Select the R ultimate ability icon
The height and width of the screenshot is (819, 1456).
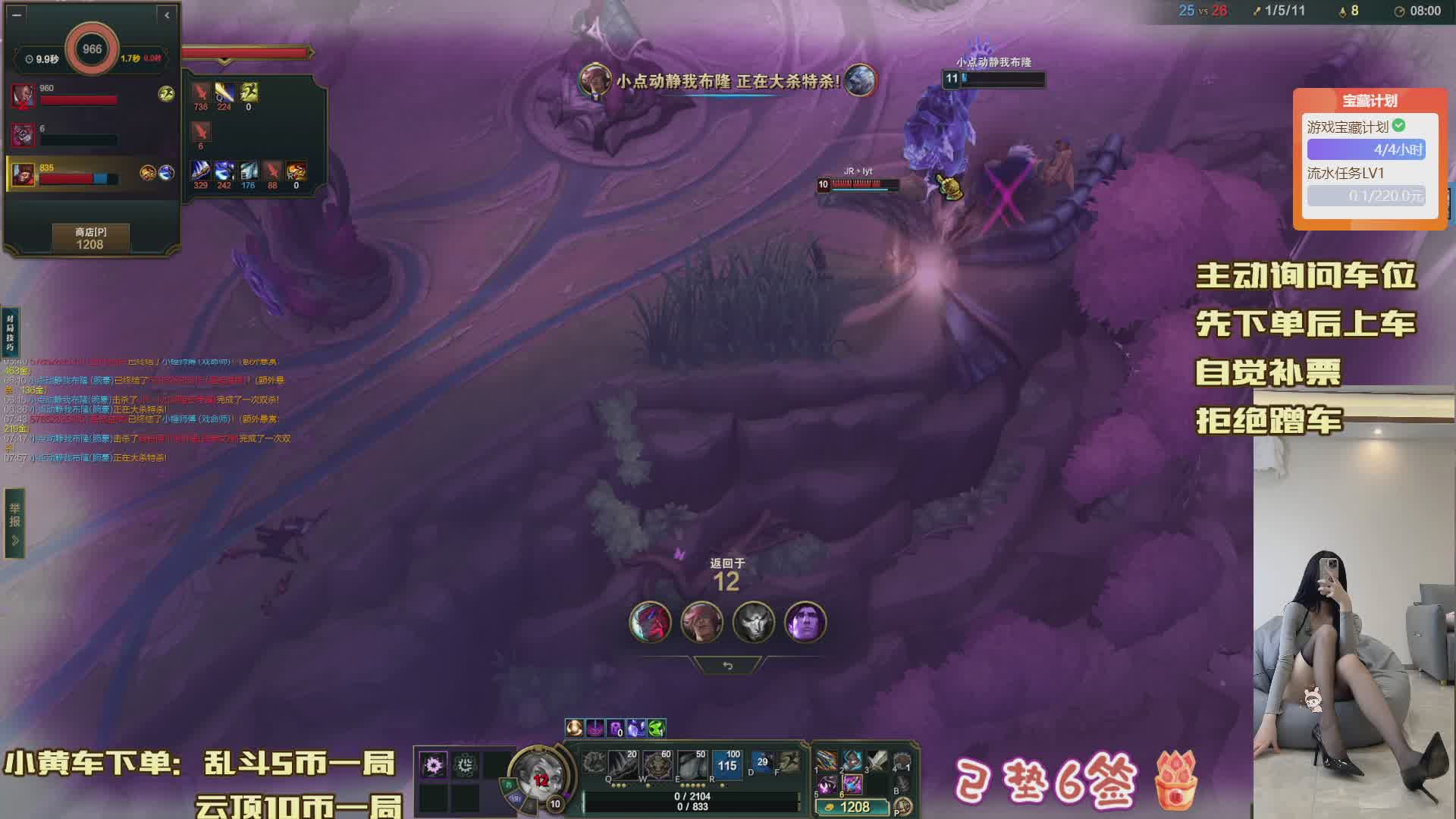tap(726, 764)
